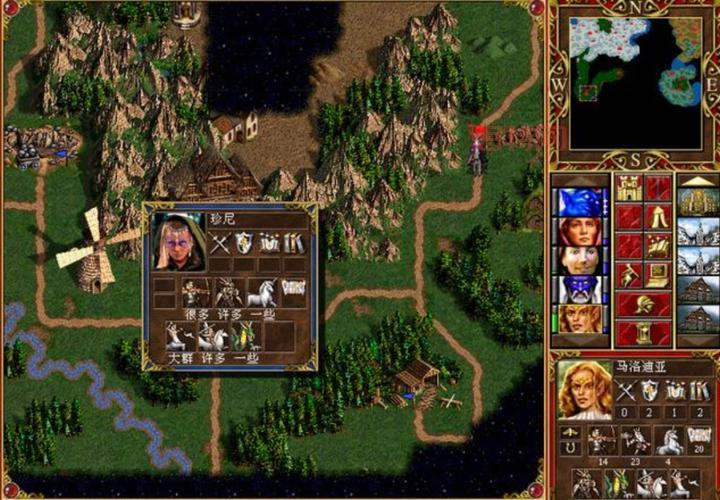
Task: Open system options computer button
Action: pyautogui.click(x=658, y=274)
